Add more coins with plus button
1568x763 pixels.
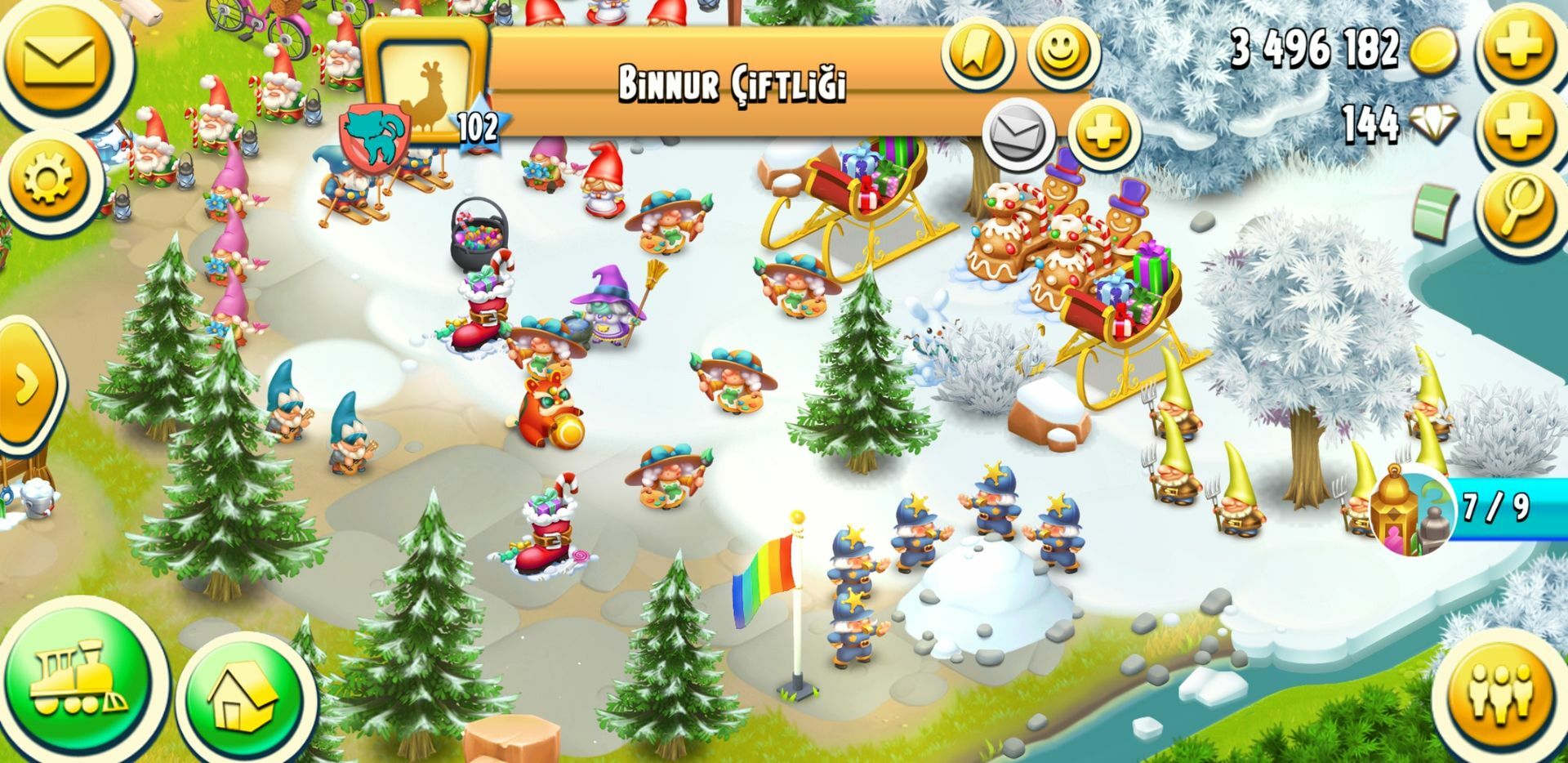point(1517,47)
